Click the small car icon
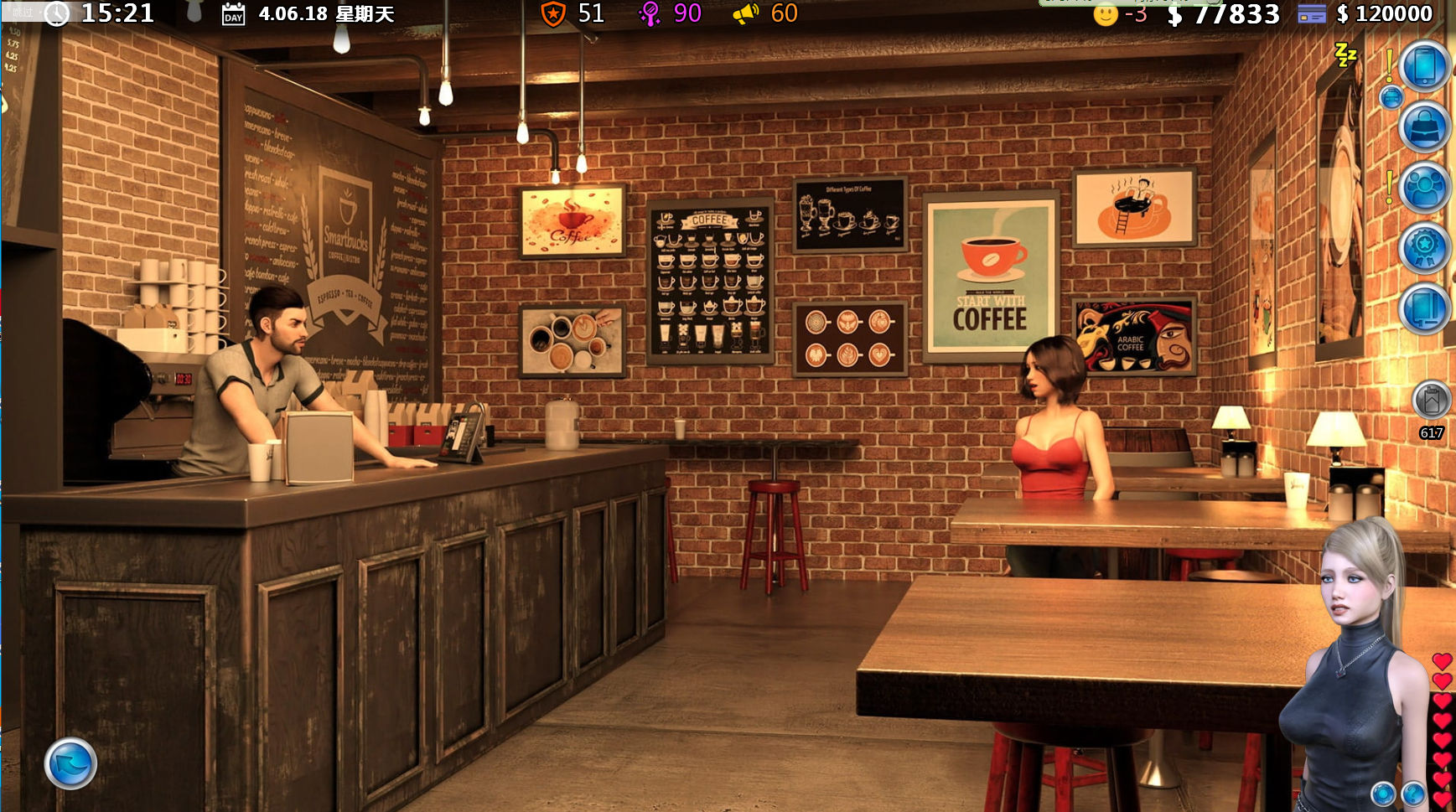Image resolution: width=1456 pixels, height=812 pixels. point(1391,98)
